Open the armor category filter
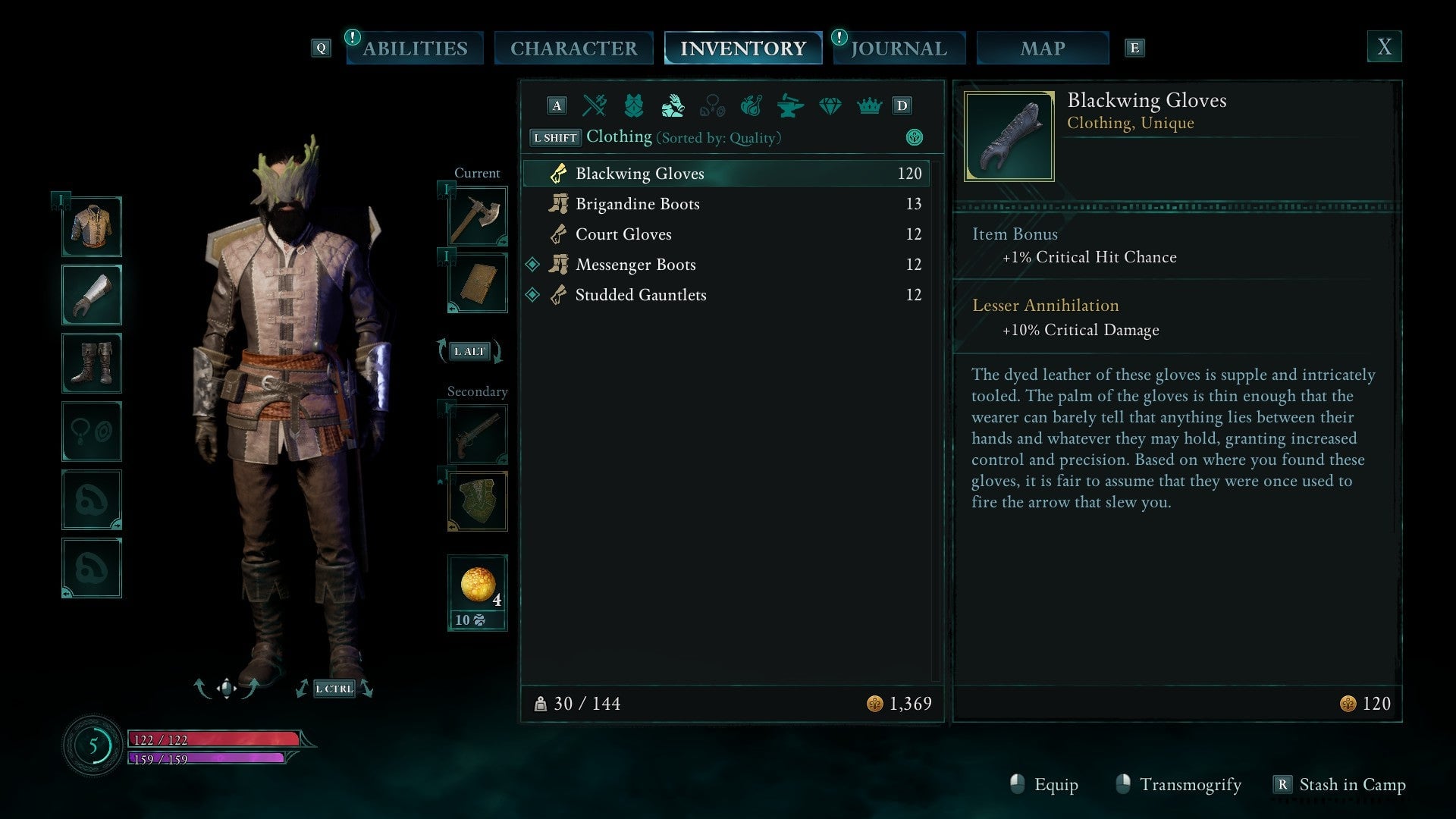The image size is (1456, 819). pyautogui.click(x=634, y=106)
